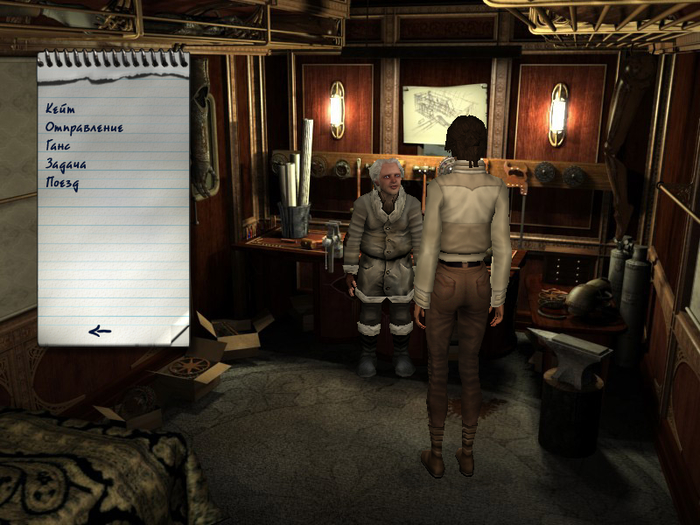
Task: Click the notepad's back arrow
Action: pos(99,331)
